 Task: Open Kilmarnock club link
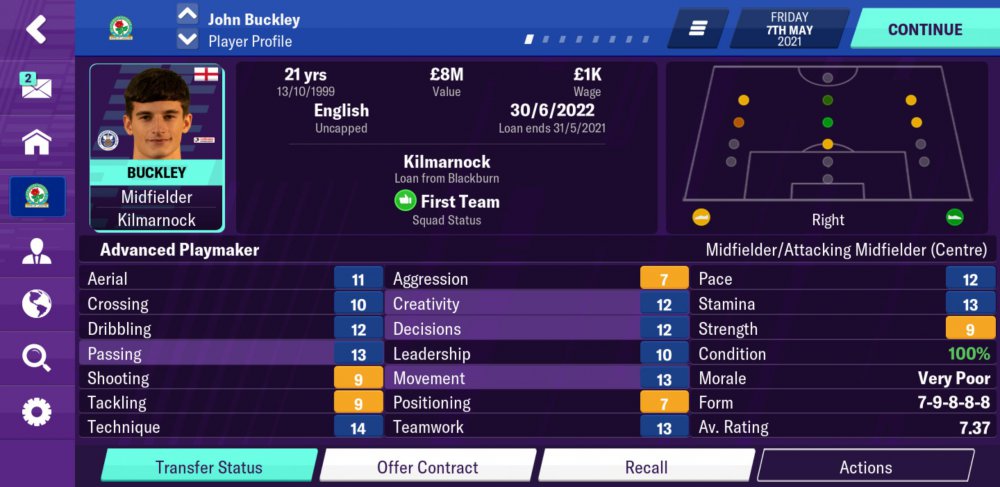(446, 162)
